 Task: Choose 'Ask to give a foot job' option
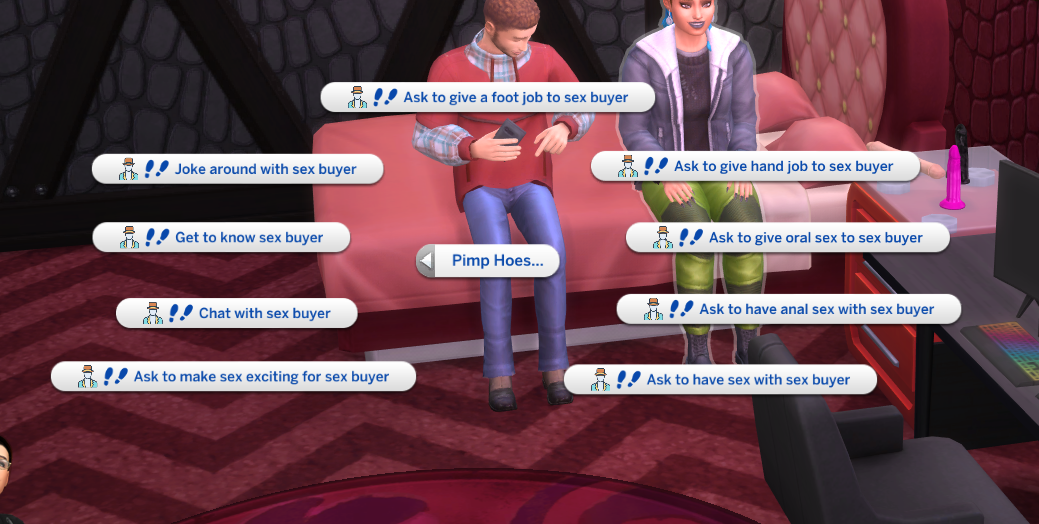coord(488,97)
